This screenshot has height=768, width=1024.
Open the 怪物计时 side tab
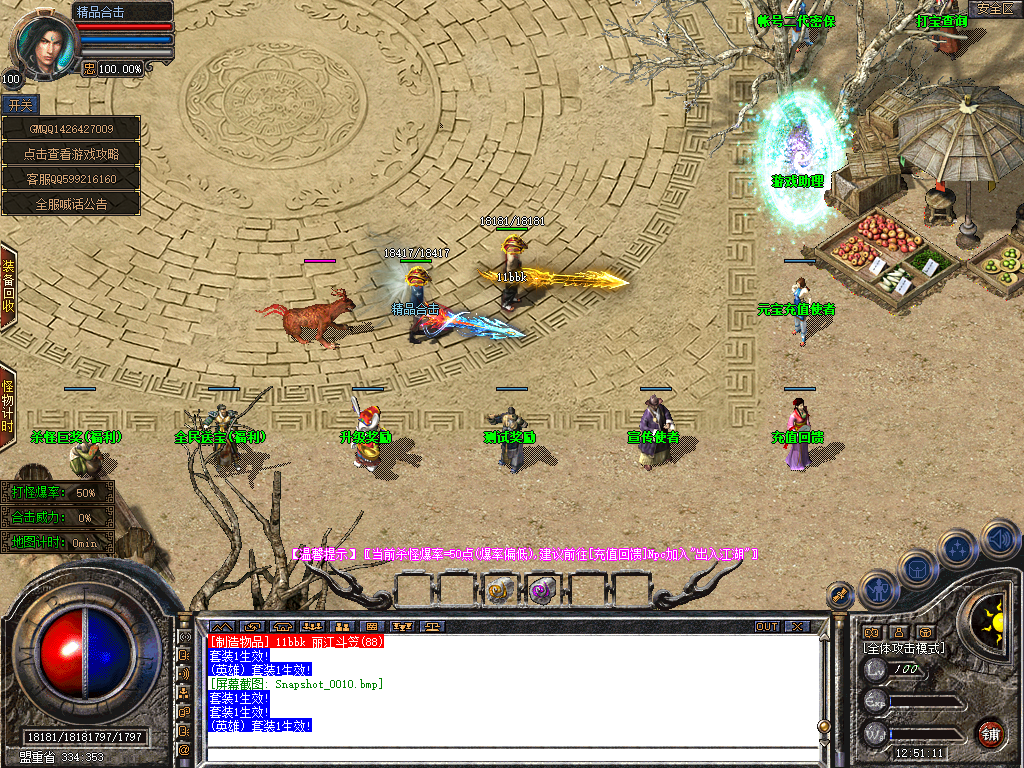[x=8, y=405]
